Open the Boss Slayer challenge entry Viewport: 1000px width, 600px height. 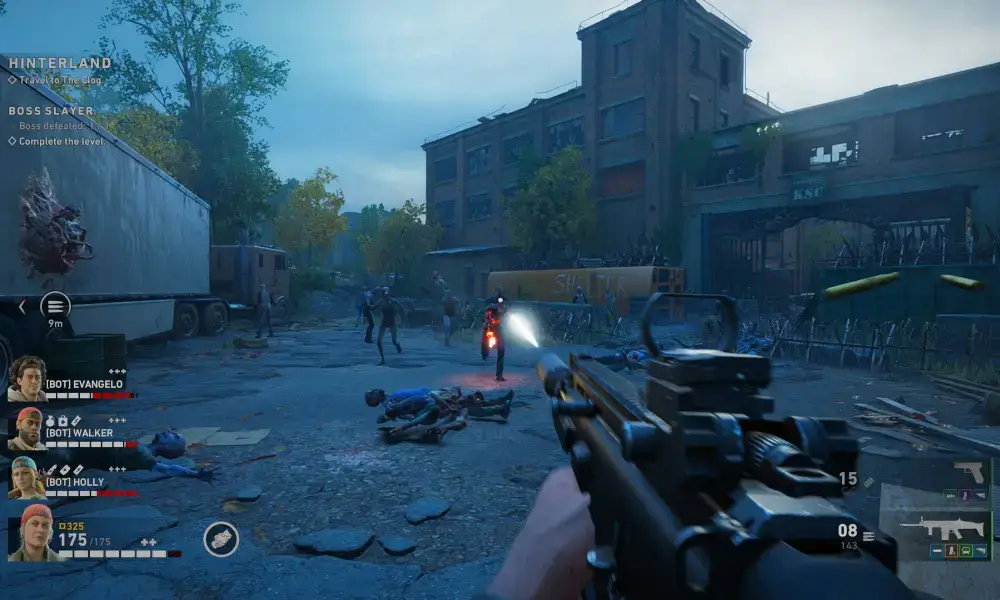point(51,111)
